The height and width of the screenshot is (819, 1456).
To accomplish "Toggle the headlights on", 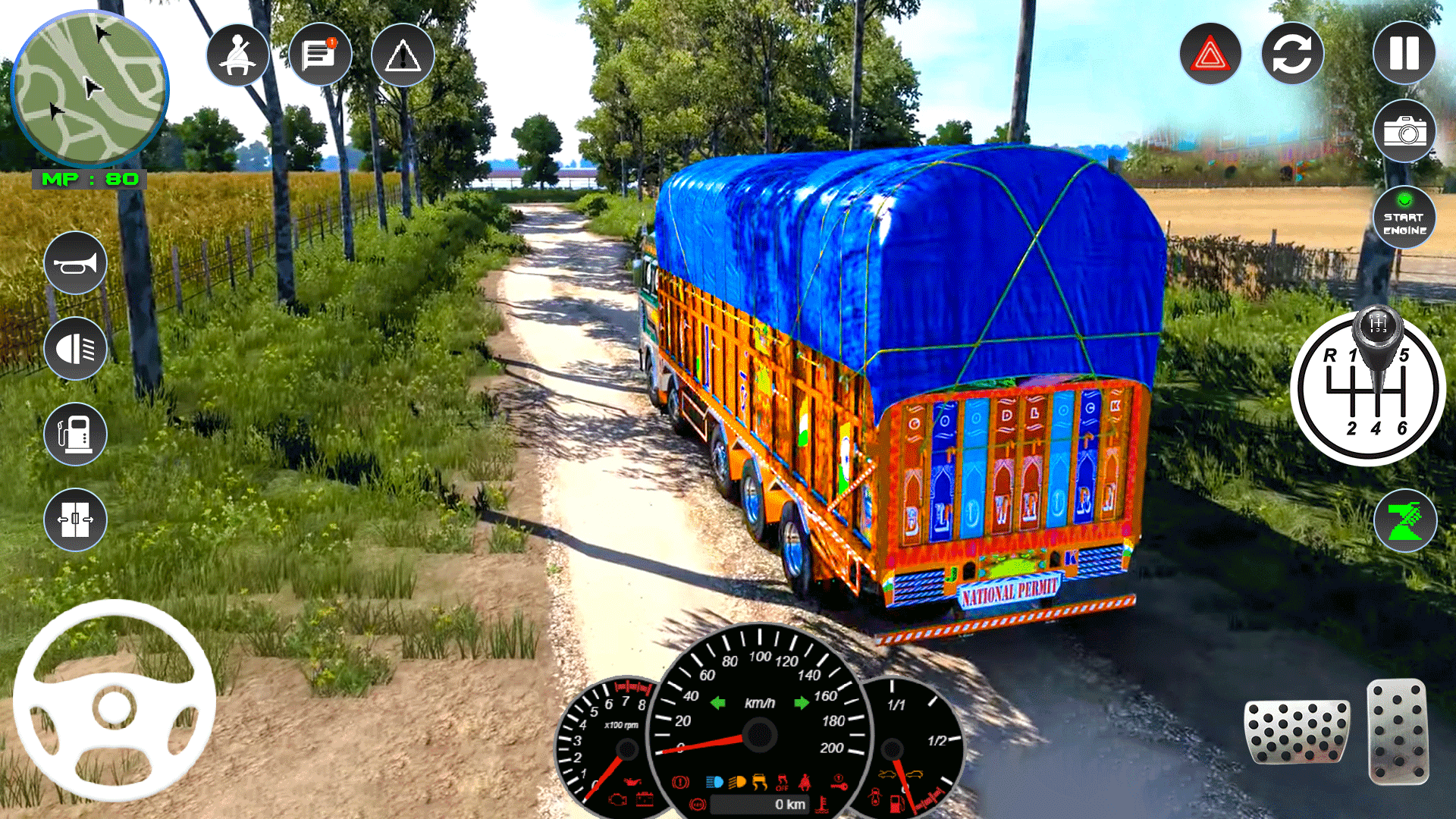I will click(x=75, y=350).
